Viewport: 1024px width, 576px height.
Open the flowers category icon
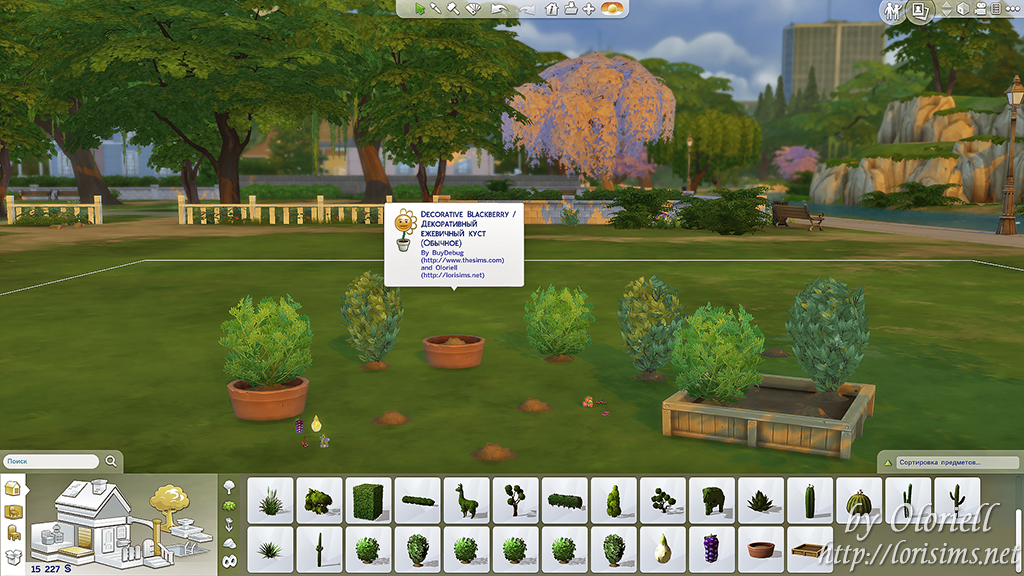pos(229,525)
